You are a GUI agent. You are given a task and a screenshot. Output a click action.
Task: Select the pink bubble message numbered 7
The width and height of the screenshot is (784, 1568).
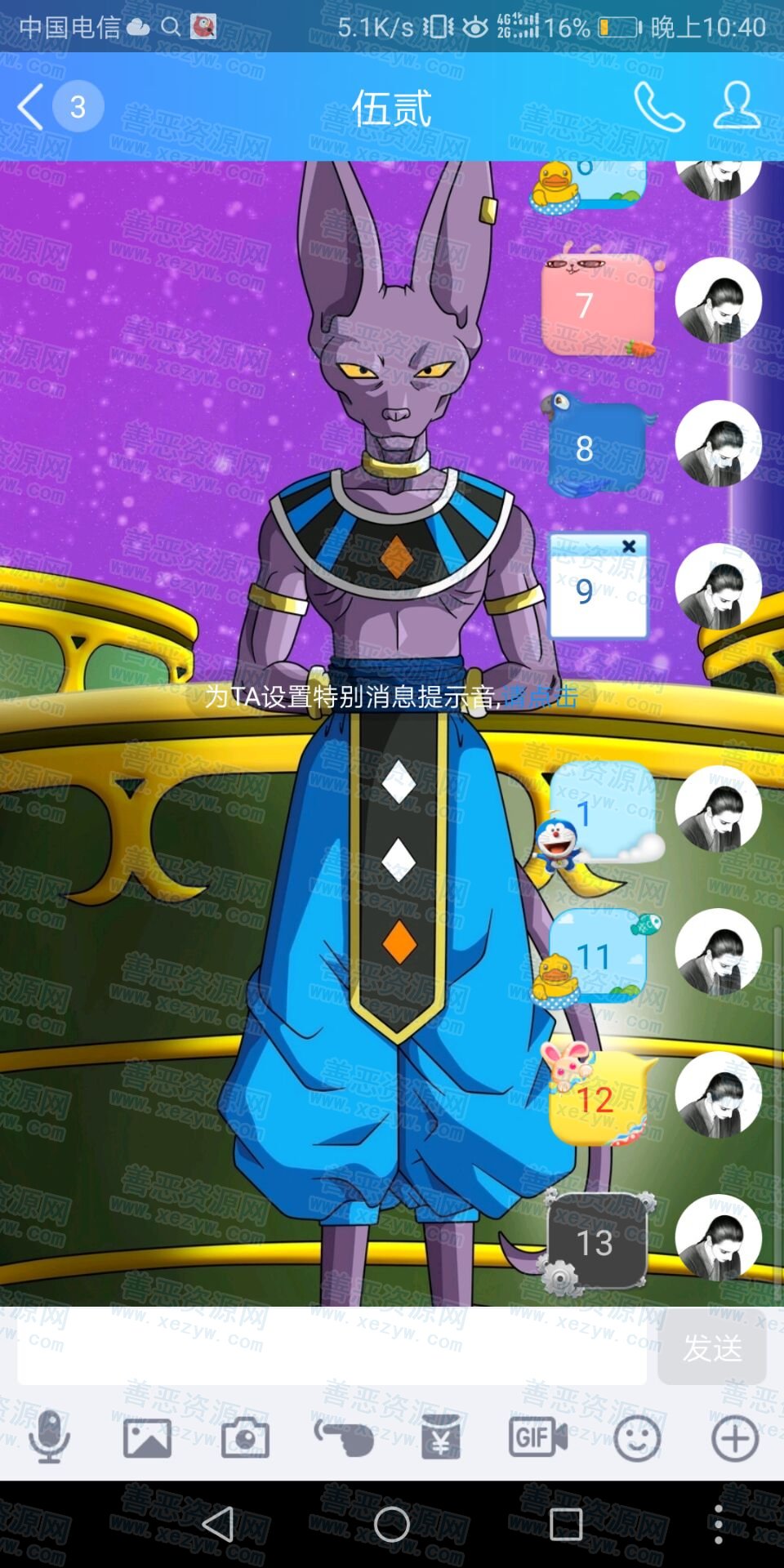coord(598,305)
